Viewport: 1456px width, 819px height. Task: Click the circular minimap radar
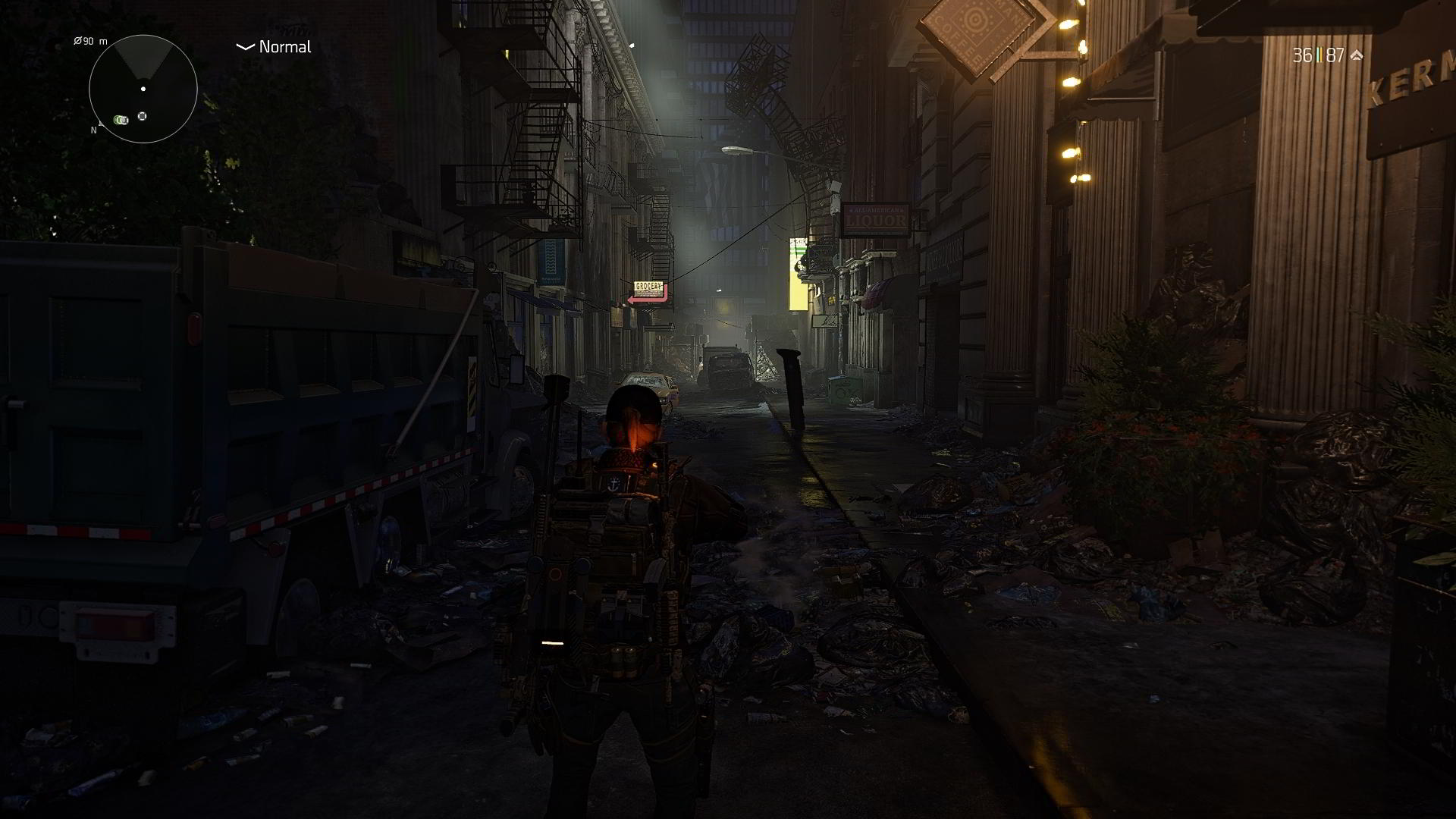pos(144,89)
